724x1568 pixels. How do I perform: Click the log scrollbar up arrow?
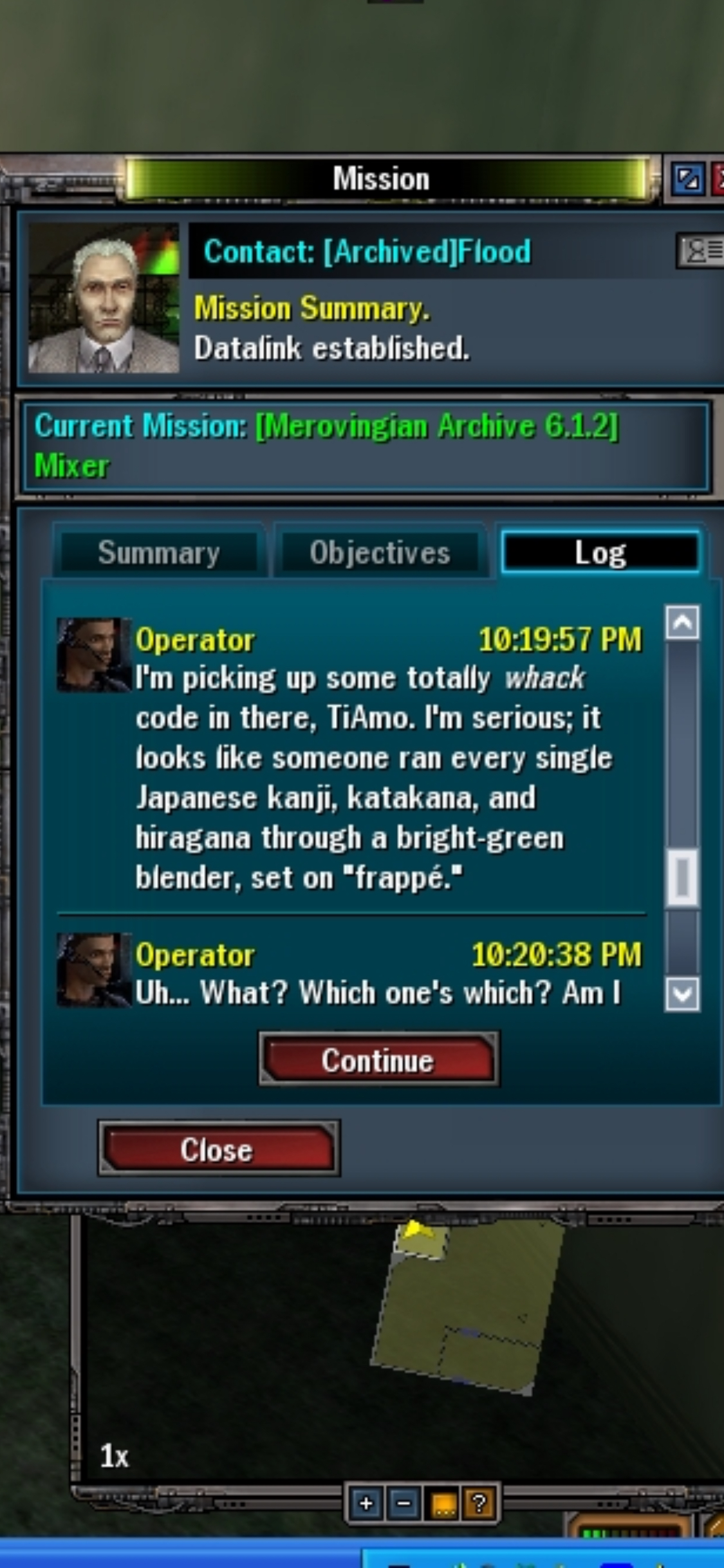click(682, 622)
